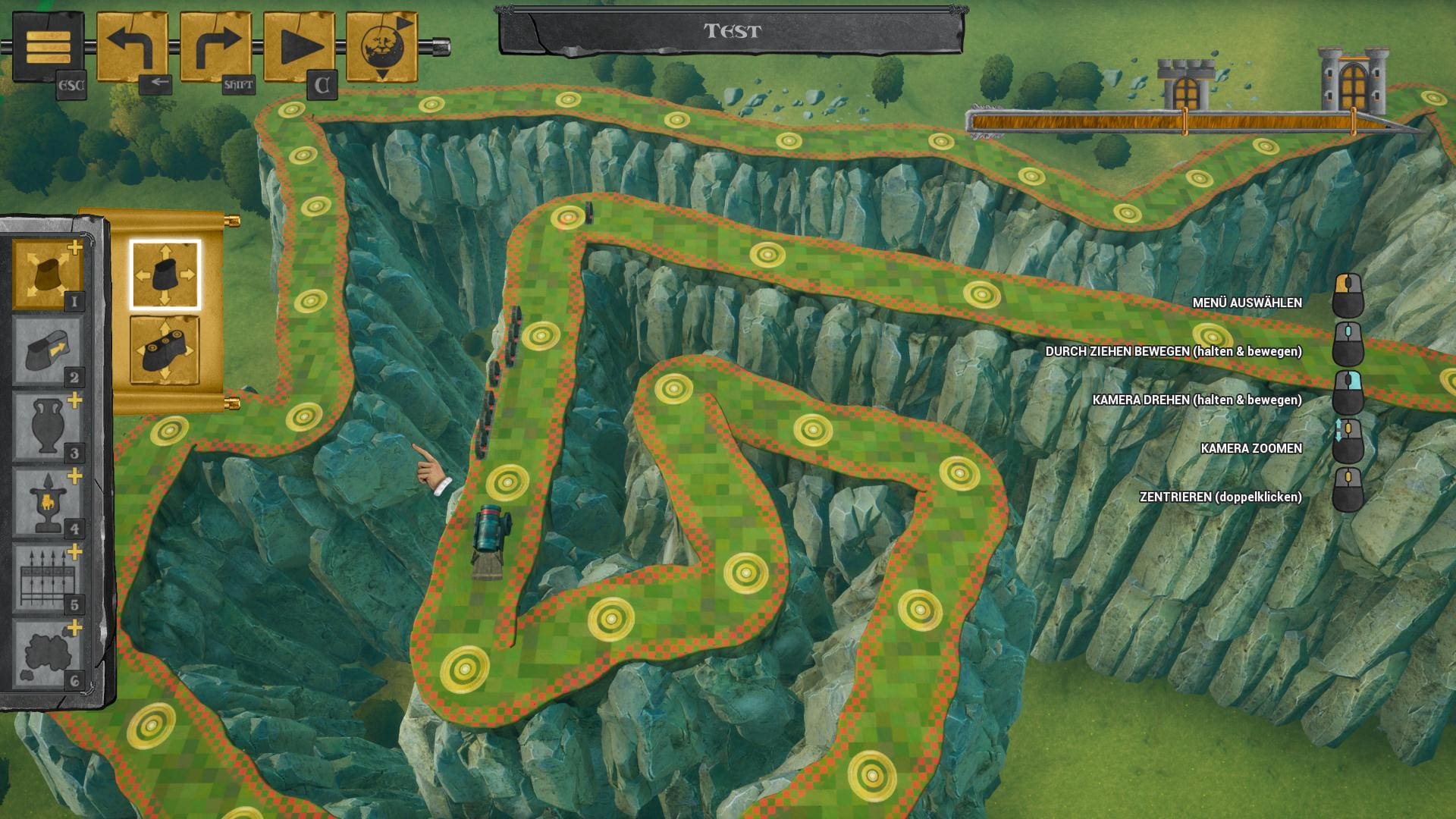Select the terrain block tool in slot 1
The image size is (1456, 819).
pyautogui.click(x=47, y=275)
